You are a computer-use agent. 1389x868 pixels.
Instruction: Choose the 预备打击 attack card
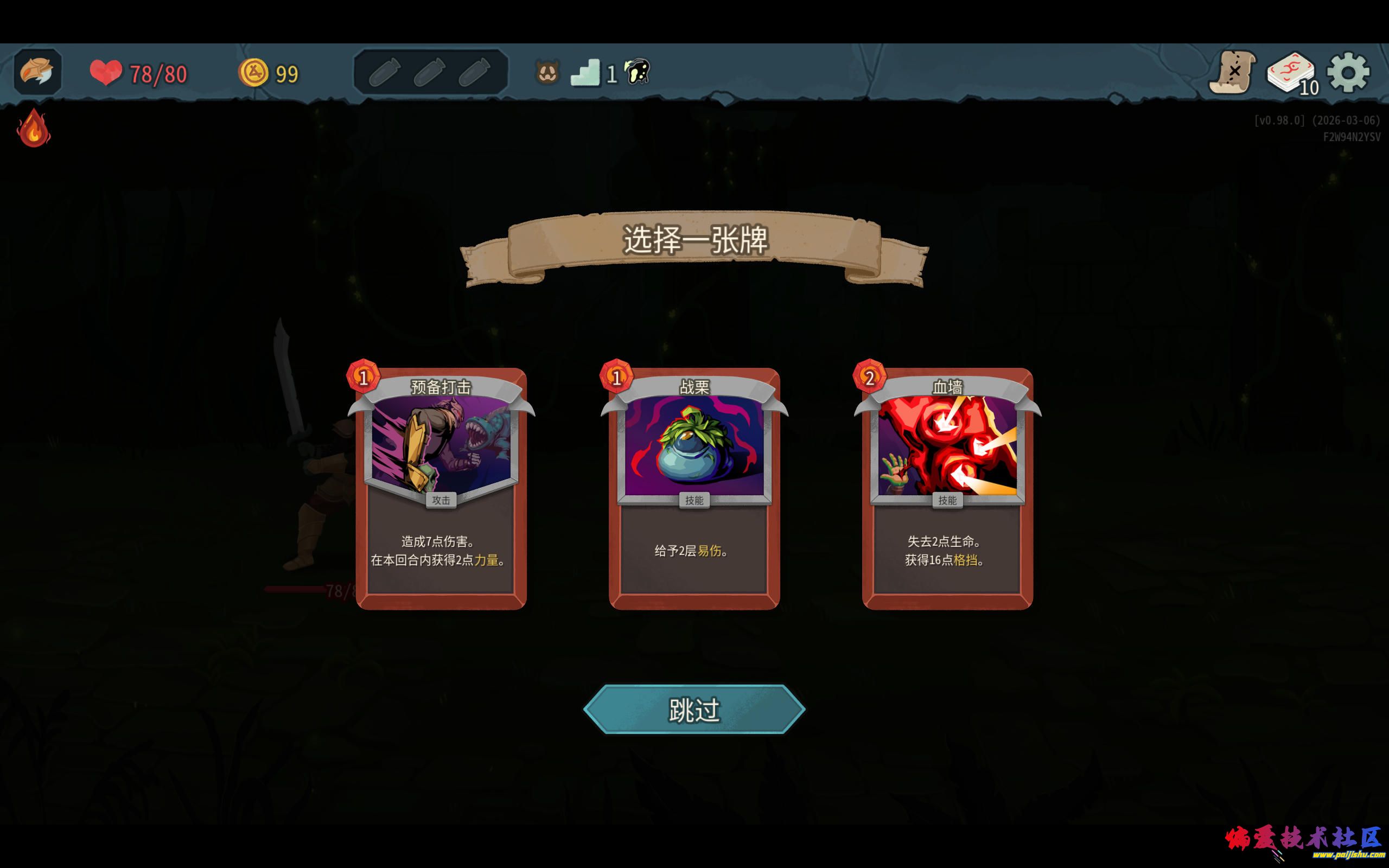(441, 488)
